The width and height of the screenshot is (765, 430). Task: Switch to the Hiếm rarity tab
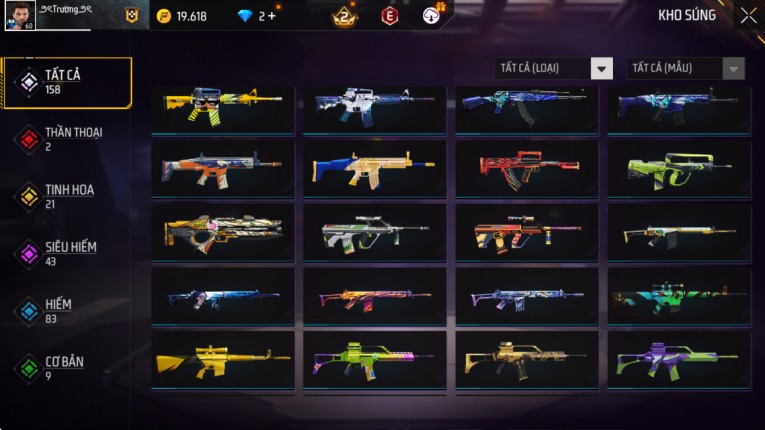point(67,310)
